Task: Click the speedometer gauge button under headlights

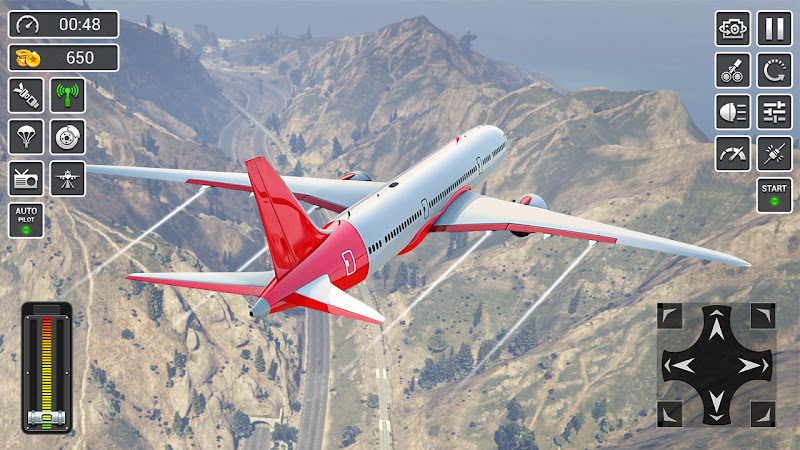Action: coord(733,153)
